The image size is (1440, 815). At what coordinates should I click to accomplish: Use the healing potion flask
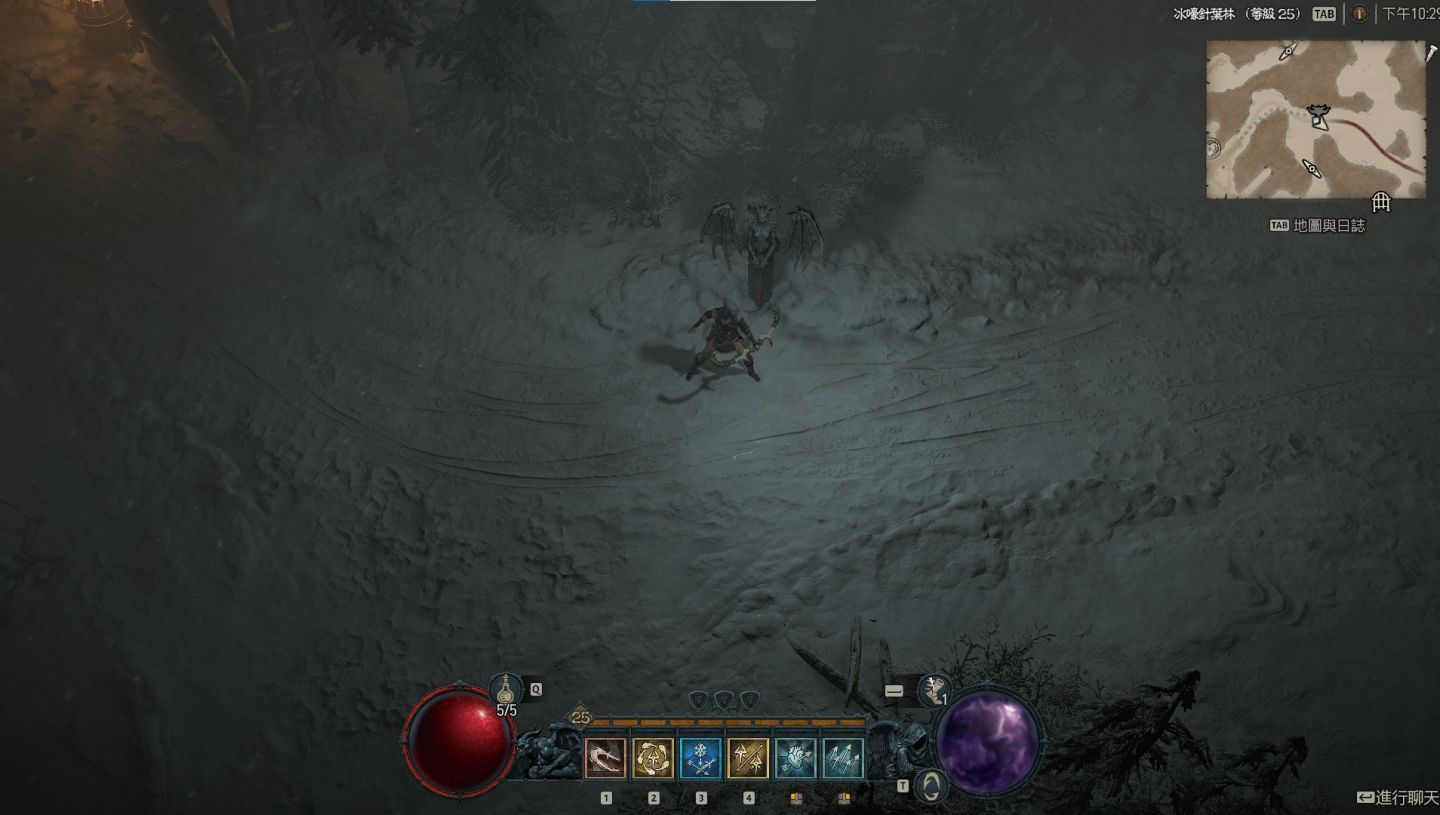[507, 690]
